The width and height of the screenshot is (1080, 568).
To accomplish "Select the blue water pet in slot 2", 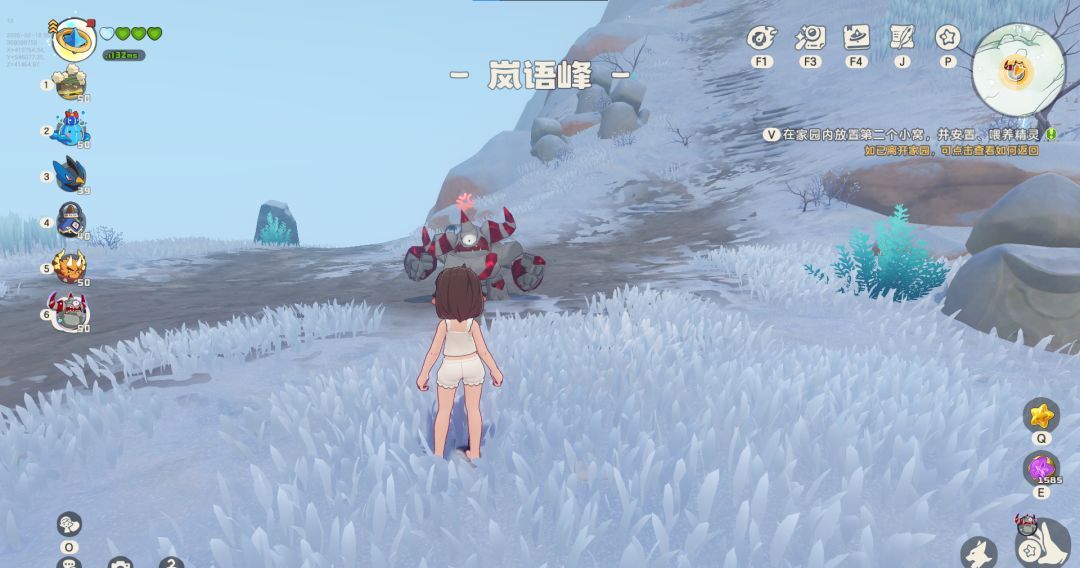I will click(x=71, y=129).
